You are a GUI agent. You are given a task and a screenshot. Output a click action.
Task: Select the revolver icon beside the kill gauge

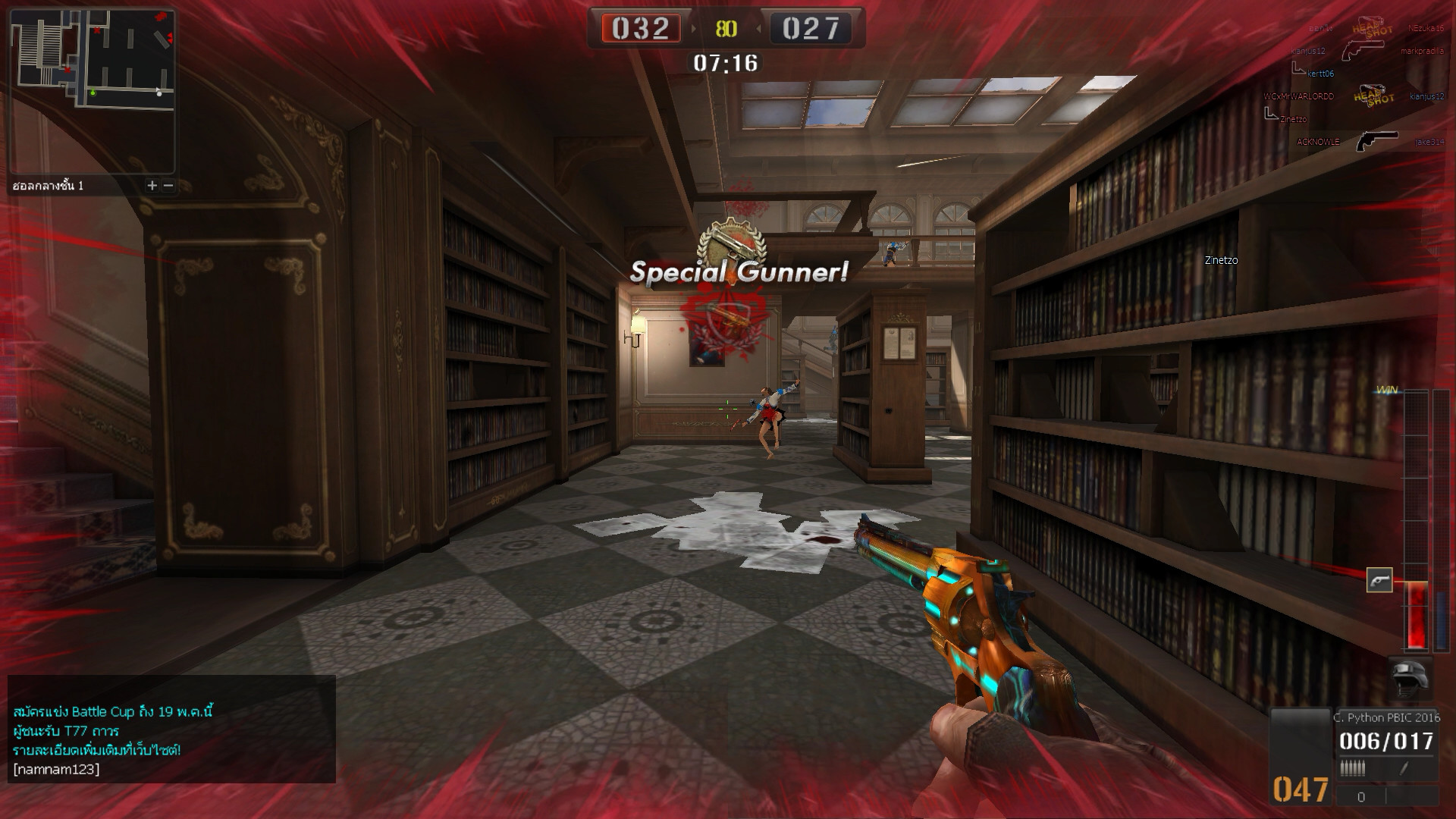click(1379, 580)
